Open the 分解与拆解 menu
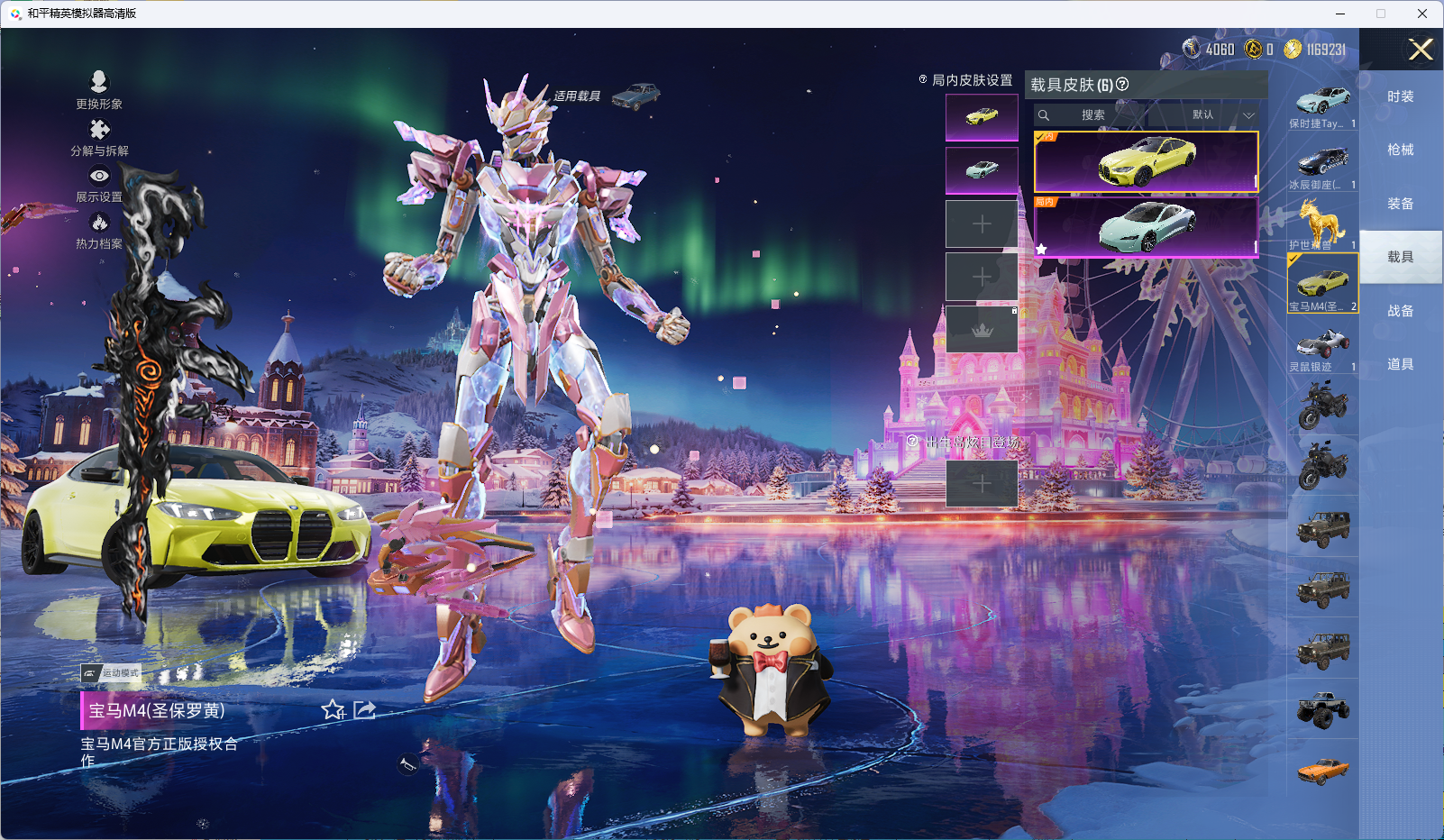 [99, 136]
